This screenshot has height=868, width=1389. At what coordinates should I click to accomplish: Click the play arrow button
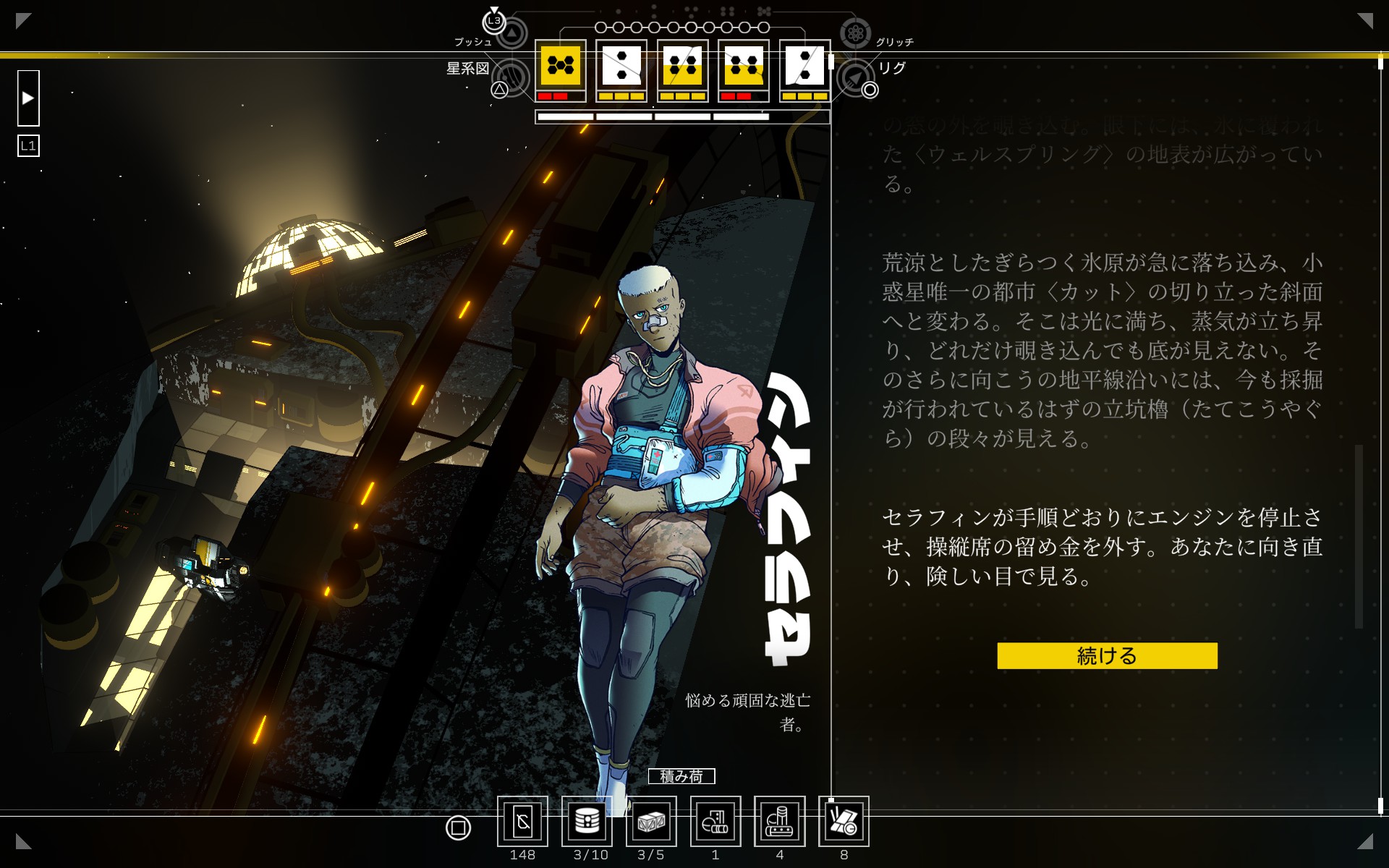coord(28,98)
